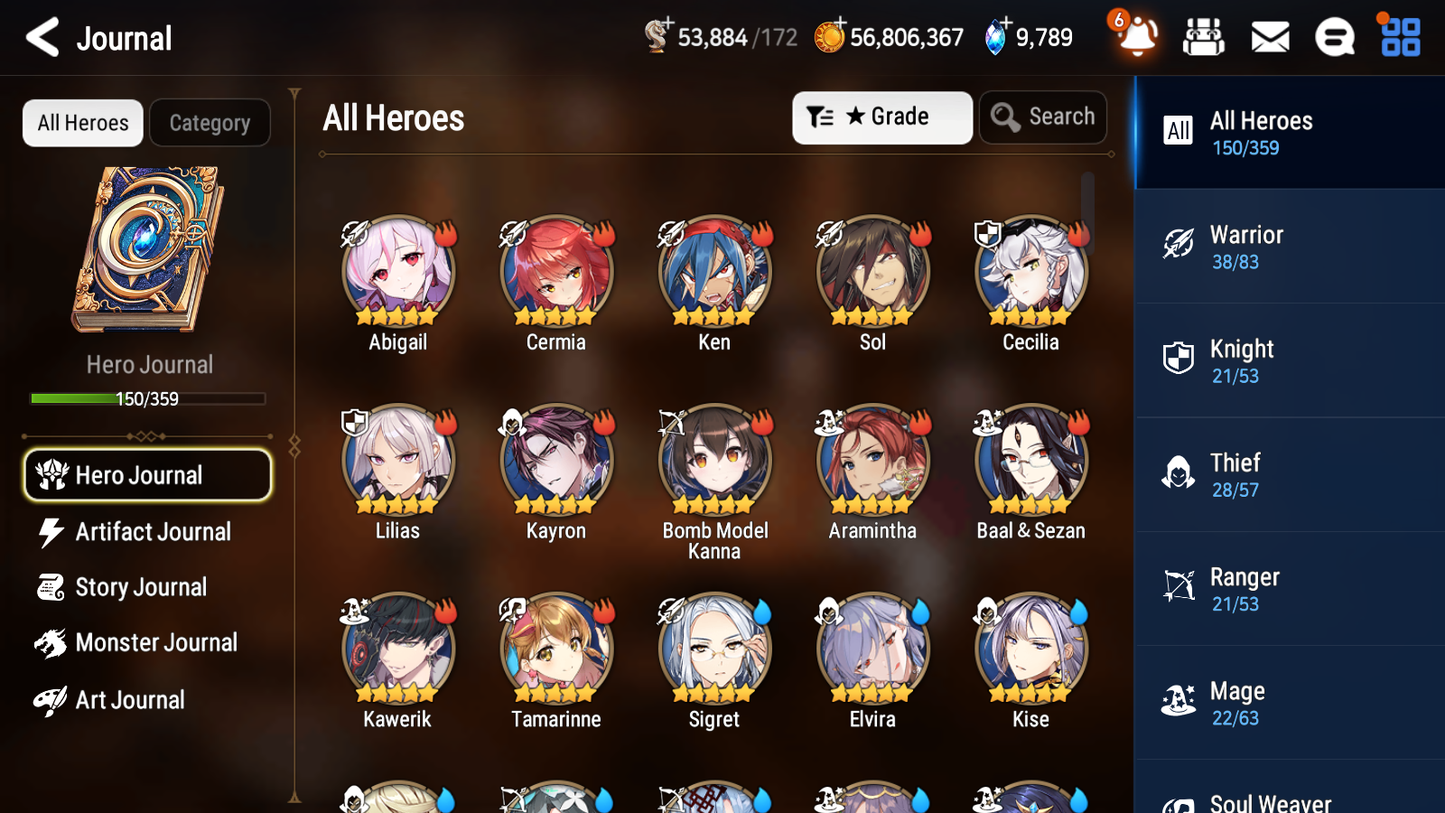Open the main menu grid icon
1445x813 pixels.
click(1398, 36)
